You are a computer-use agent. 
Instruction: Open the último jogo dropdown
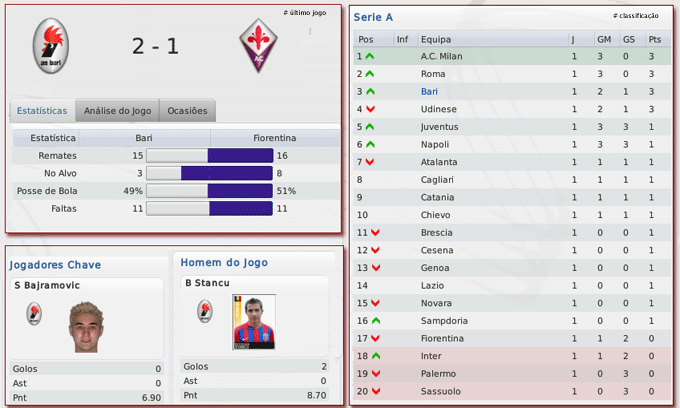click(x=305, y=13)
